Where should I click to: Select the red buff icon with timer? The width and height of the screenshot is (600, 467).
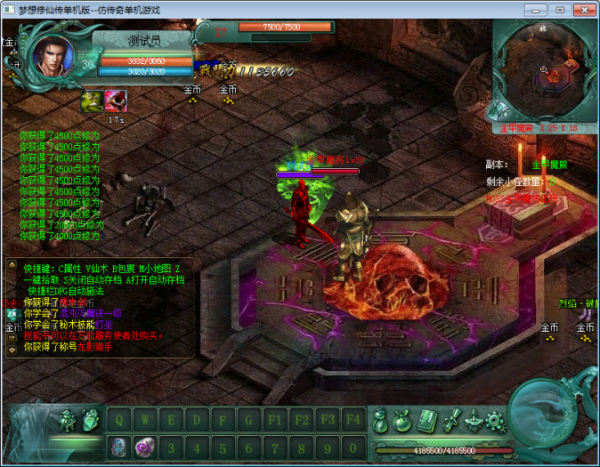(116, 100)
